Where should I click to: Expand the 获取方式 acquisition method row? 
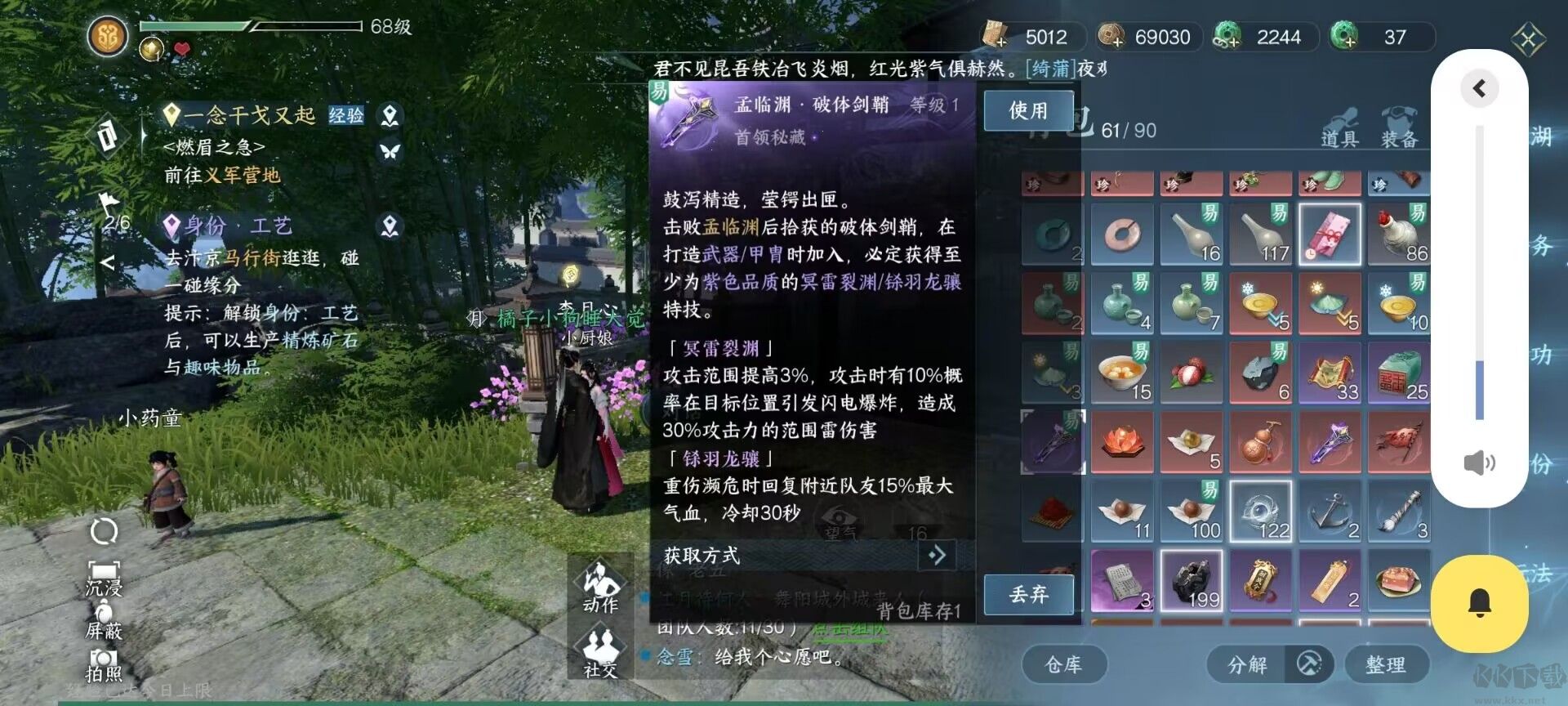pyautogui.click(x=936, y=556)
